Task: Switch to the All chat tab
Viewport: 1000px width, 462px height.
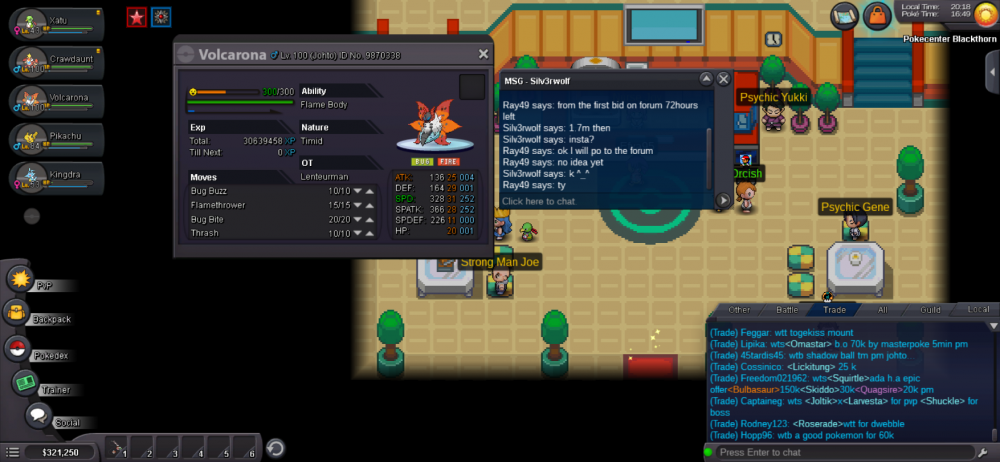Action: click(x=882, y=310)
